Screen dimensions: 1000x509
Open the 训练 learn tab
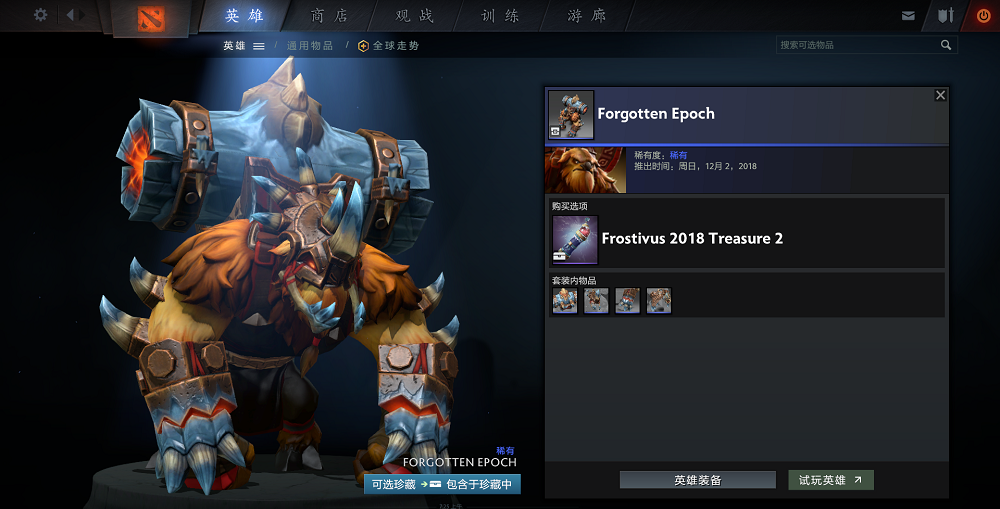[x=500, y=16]
